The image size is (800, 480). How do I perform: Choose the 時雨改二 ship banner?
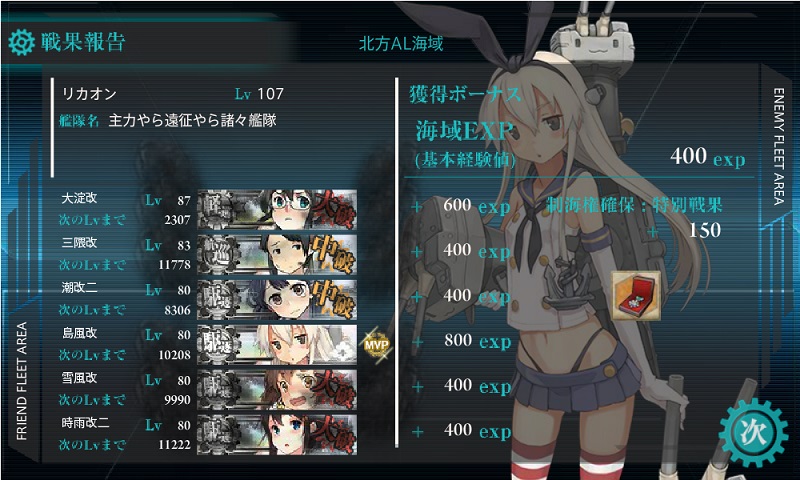coord(278,429)
